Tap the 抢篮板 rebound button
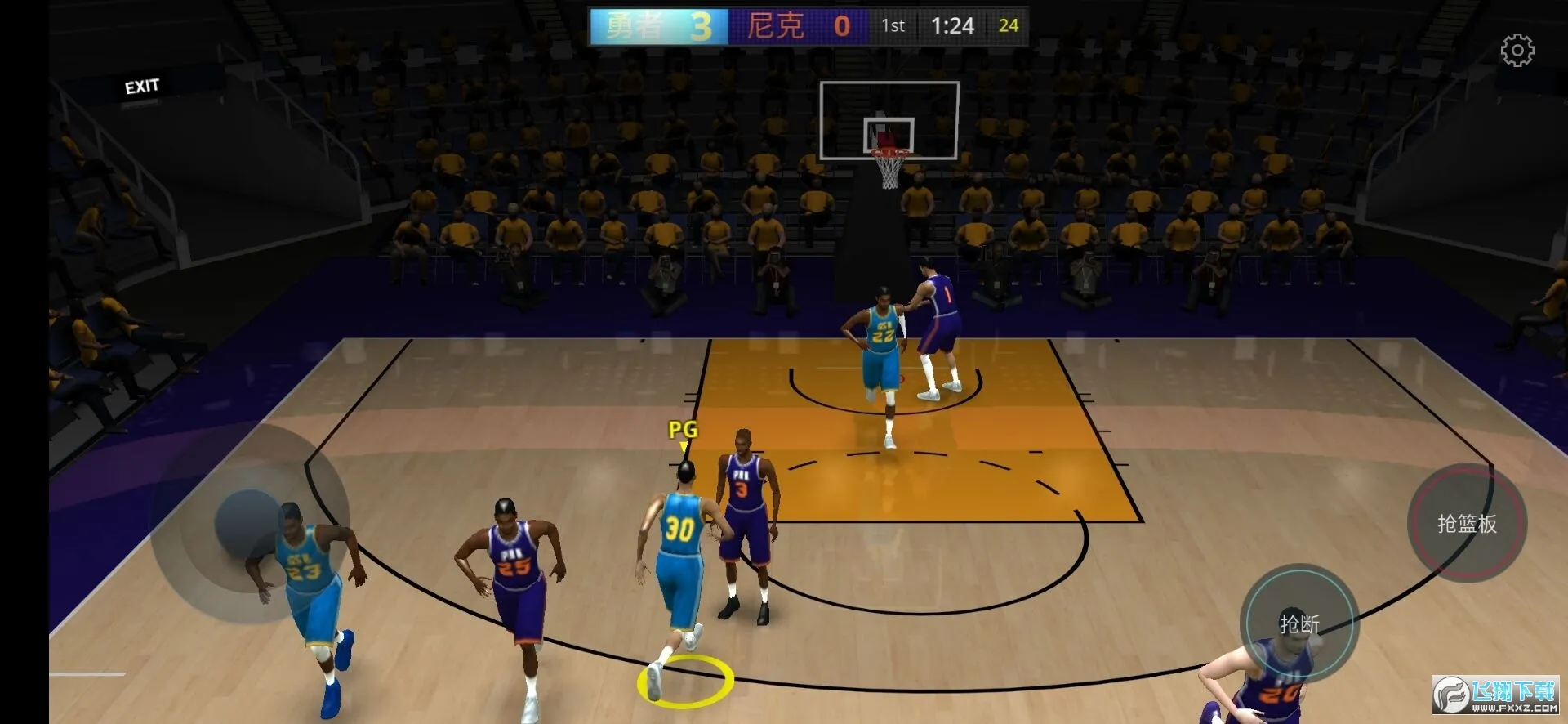The width and height of the screenshot is (1568, 724). (1467, 523)
